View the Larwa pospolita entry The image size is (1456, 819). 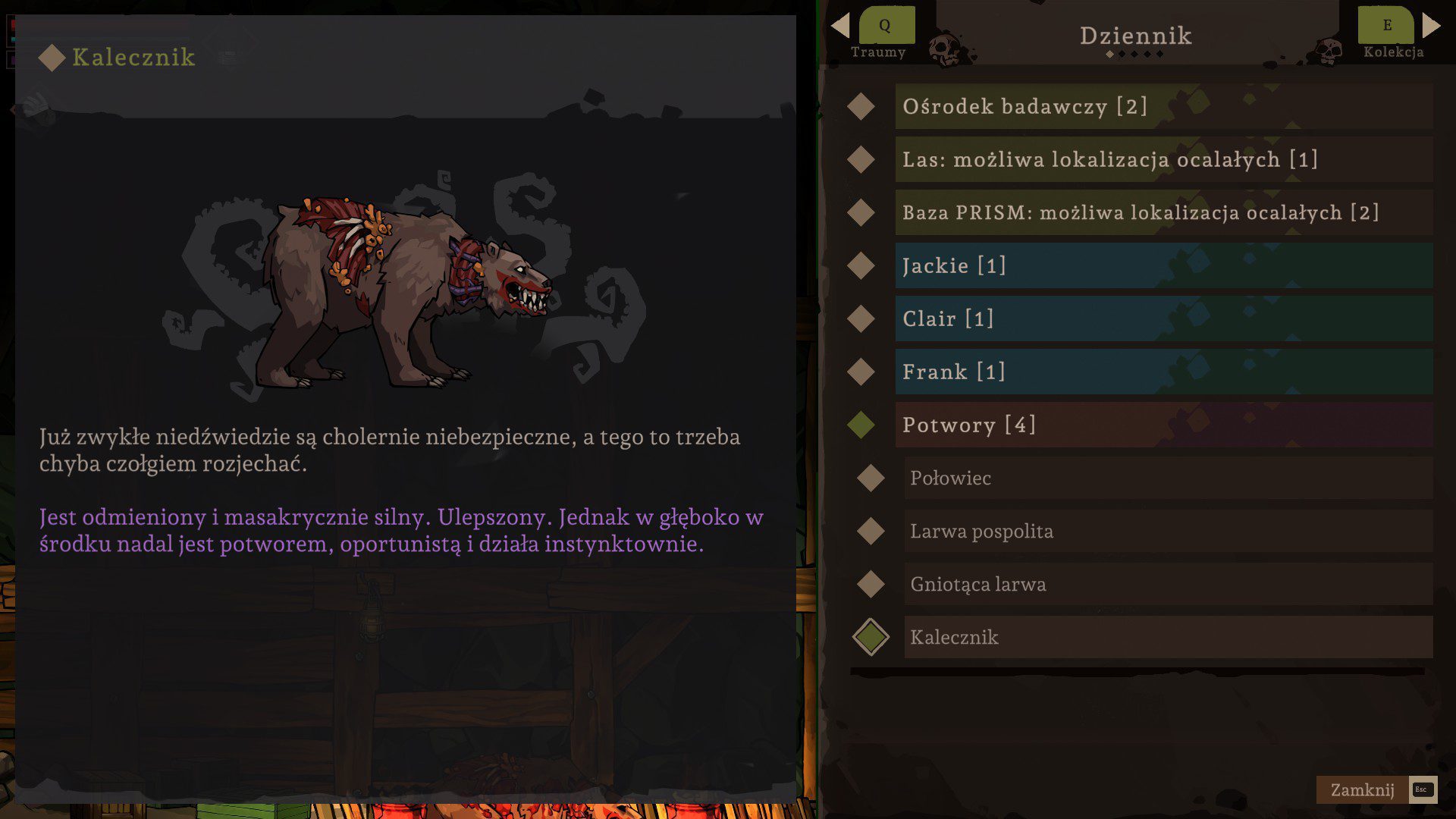[x=1168, y=531]
